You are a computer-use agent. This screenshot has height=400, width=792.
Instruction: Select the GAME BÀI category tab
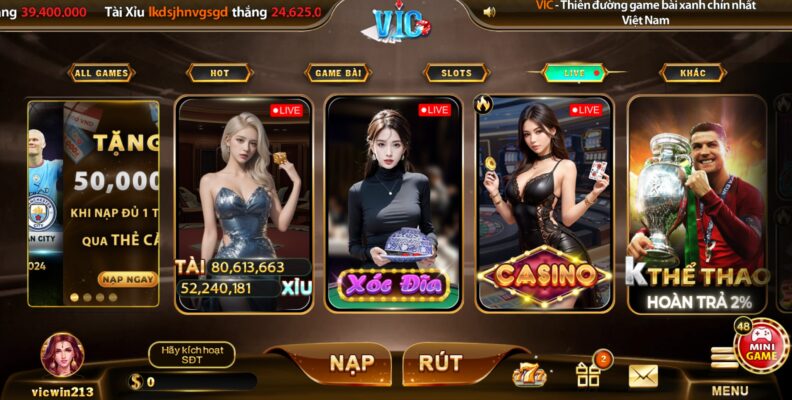[x=338, y=73]
